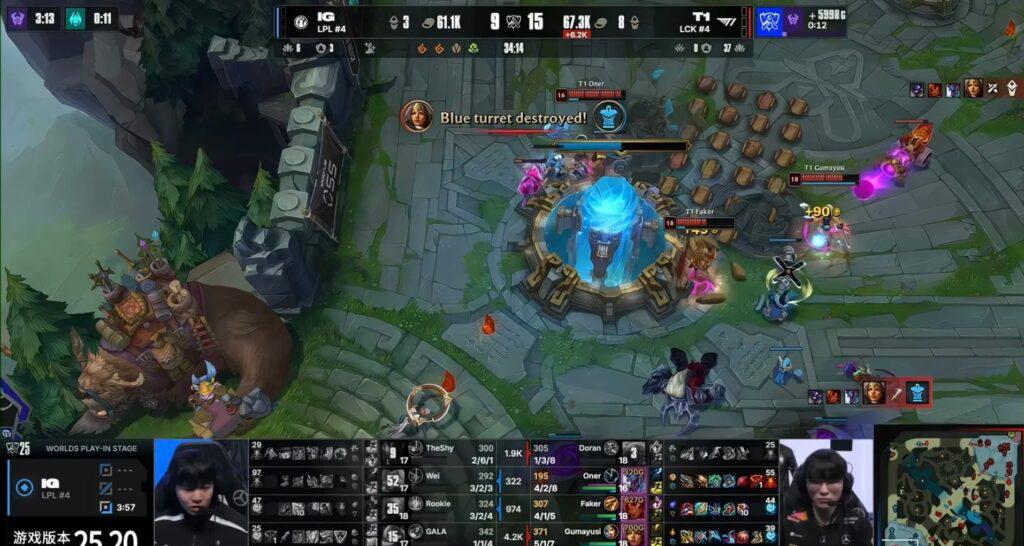Click Gumayusi's champion portrait in scoreboard

[x=633, y=533]
